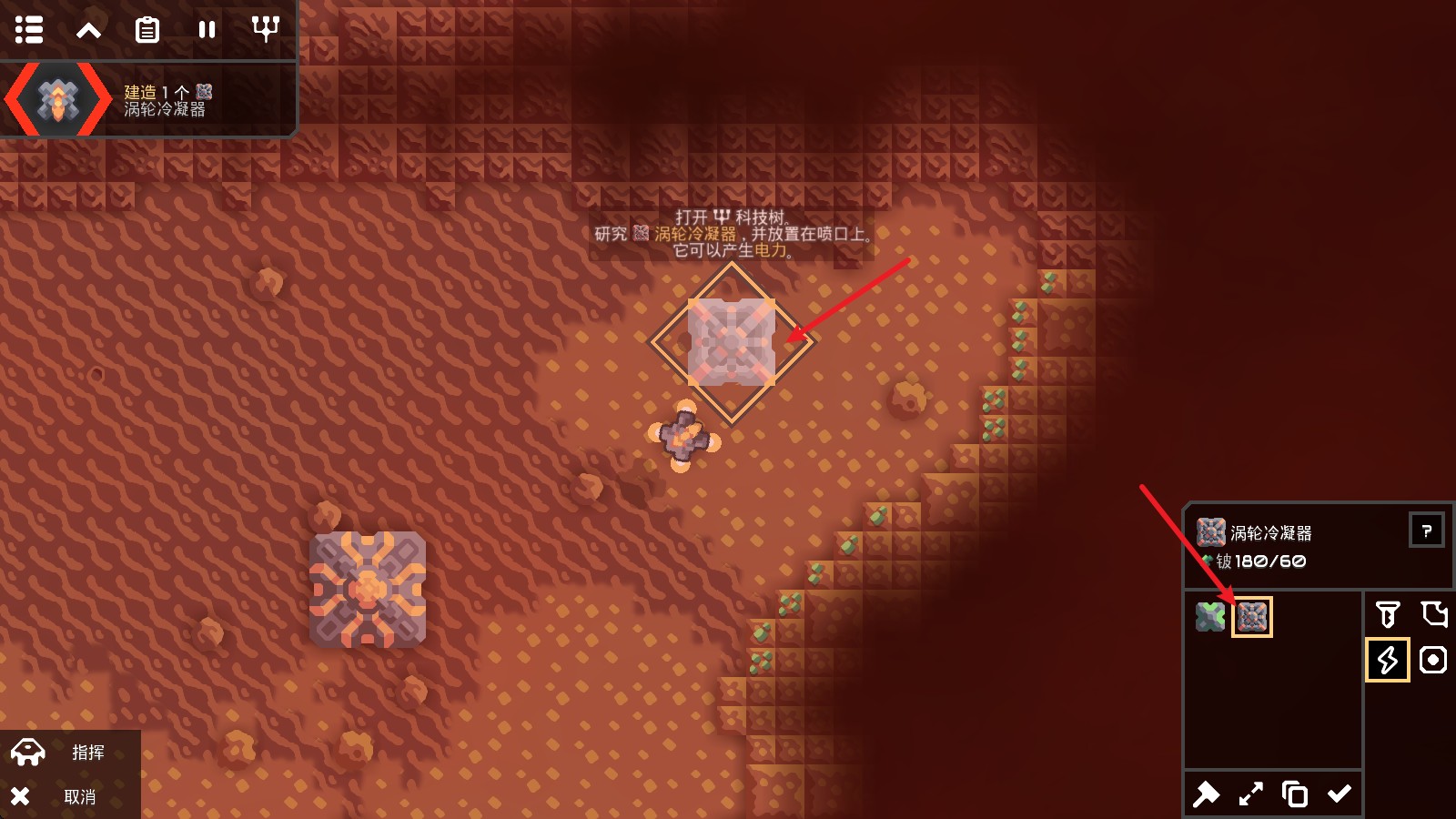Open the clipboard database icon
Viewport: 1456px width, 819px height.
click(147, 30)
